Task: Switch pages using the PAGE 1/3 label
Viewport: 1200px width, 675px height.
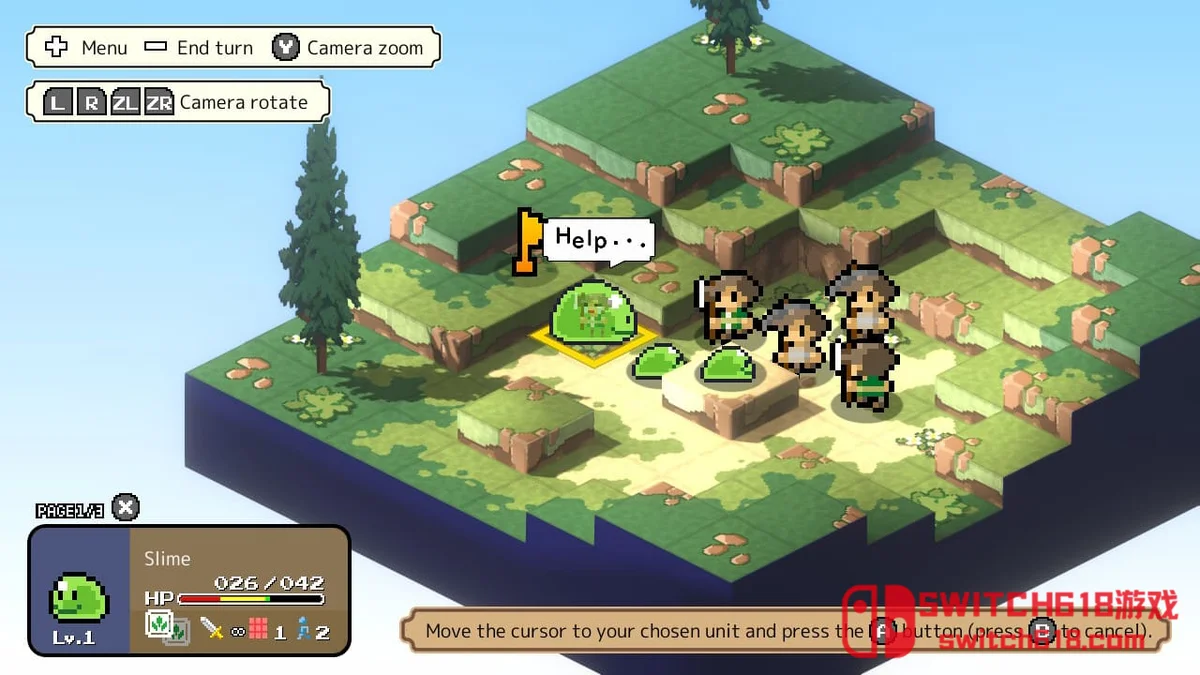Action: tap(70, 510)
